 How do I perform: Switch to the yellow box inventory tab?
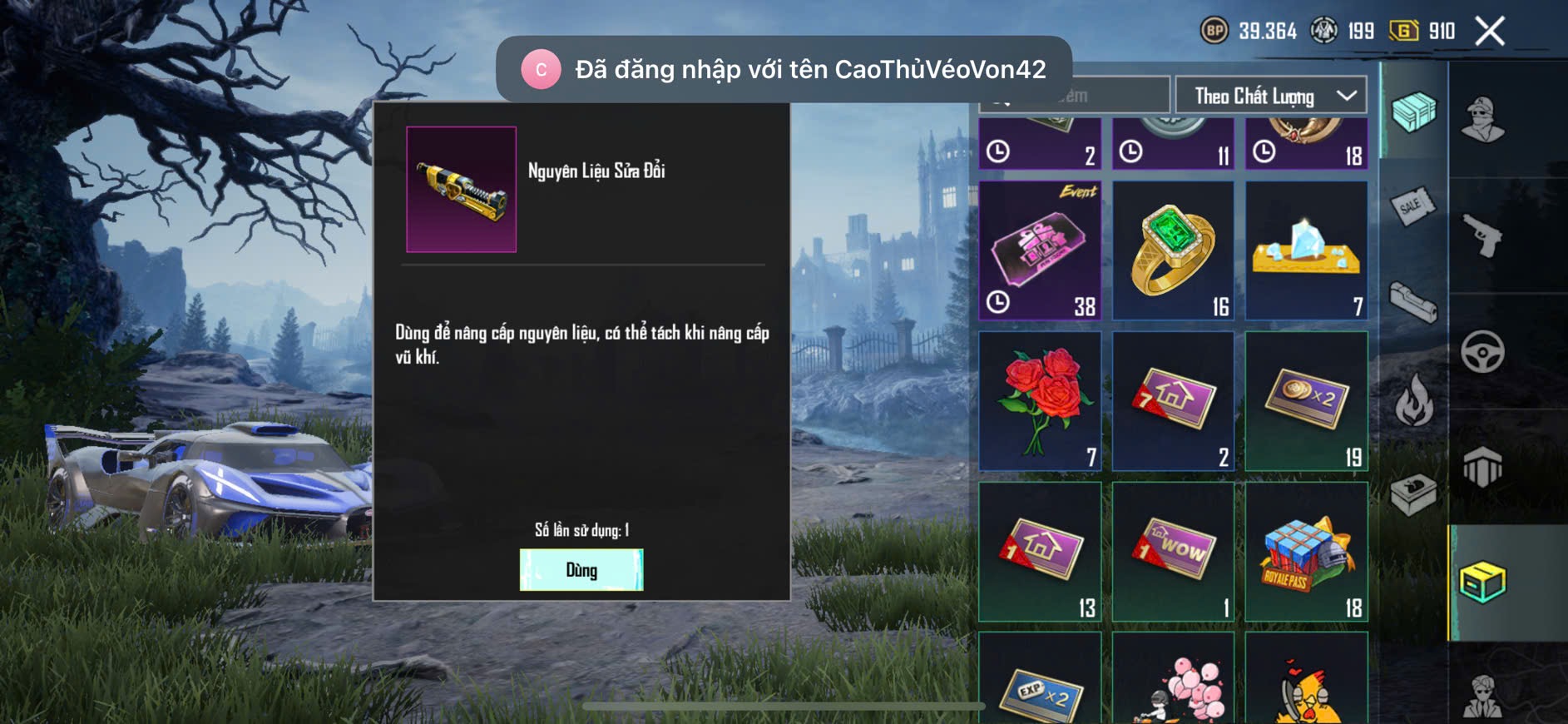(1482, 582)
